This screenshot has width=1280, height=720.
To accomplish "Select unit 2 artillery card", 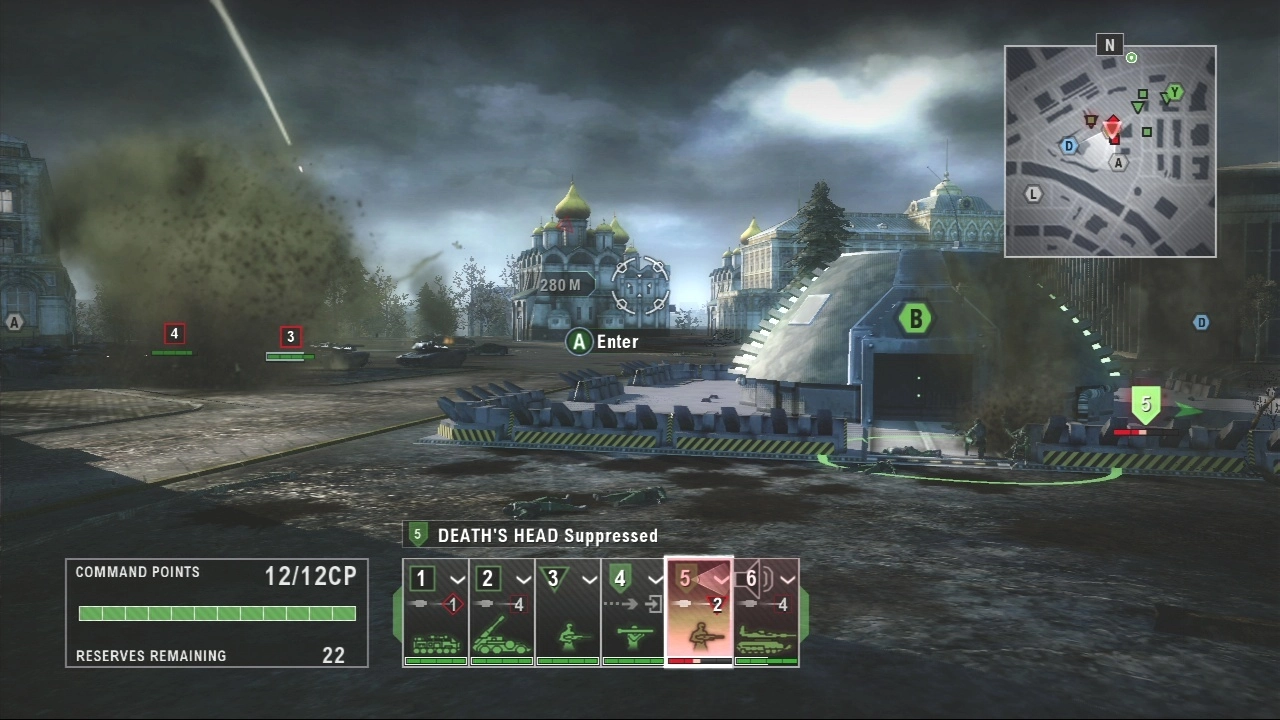I will 501,612.
